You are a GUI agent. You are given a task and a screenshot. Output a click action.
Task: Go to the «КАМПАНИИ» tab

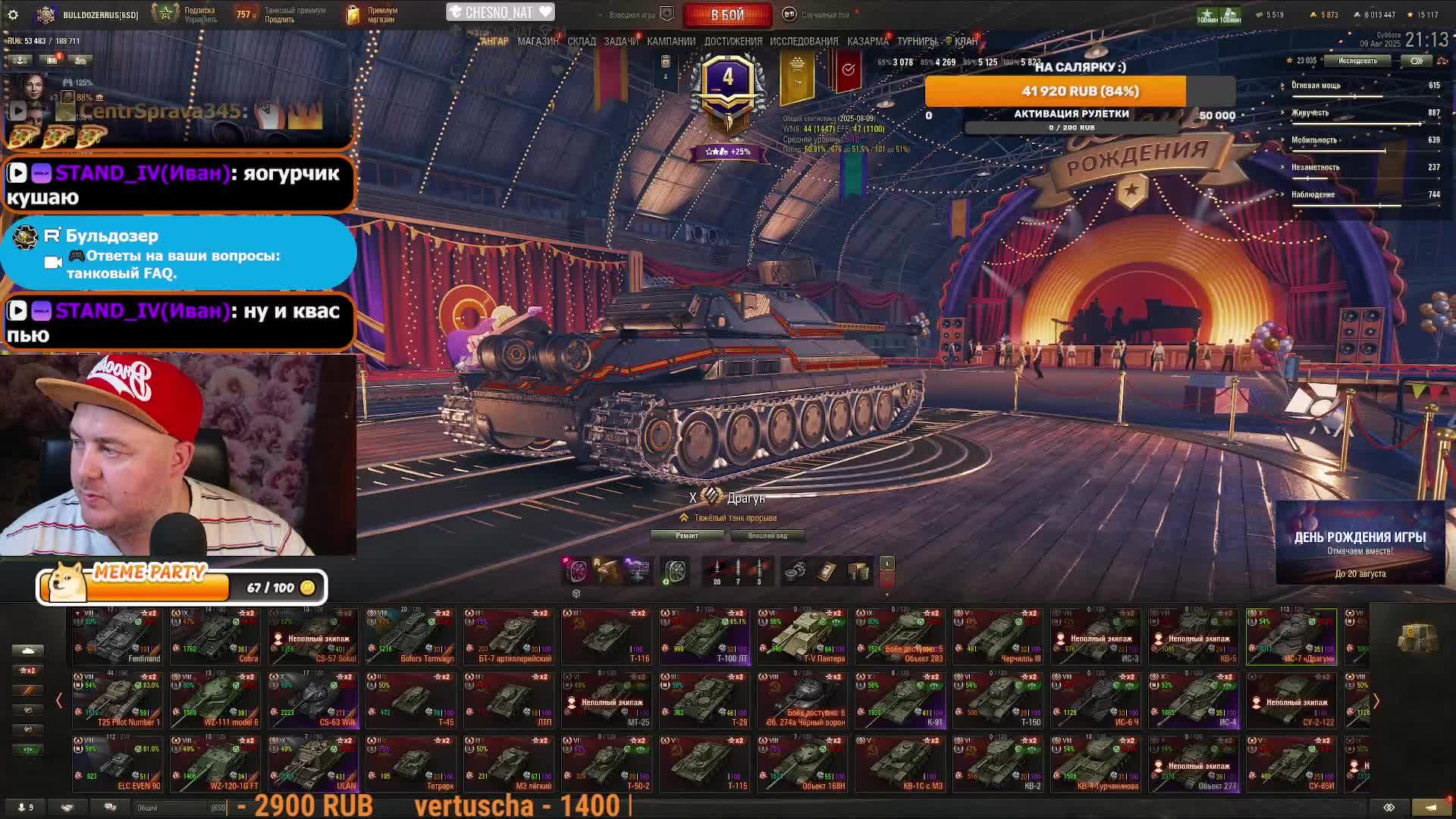671,41
